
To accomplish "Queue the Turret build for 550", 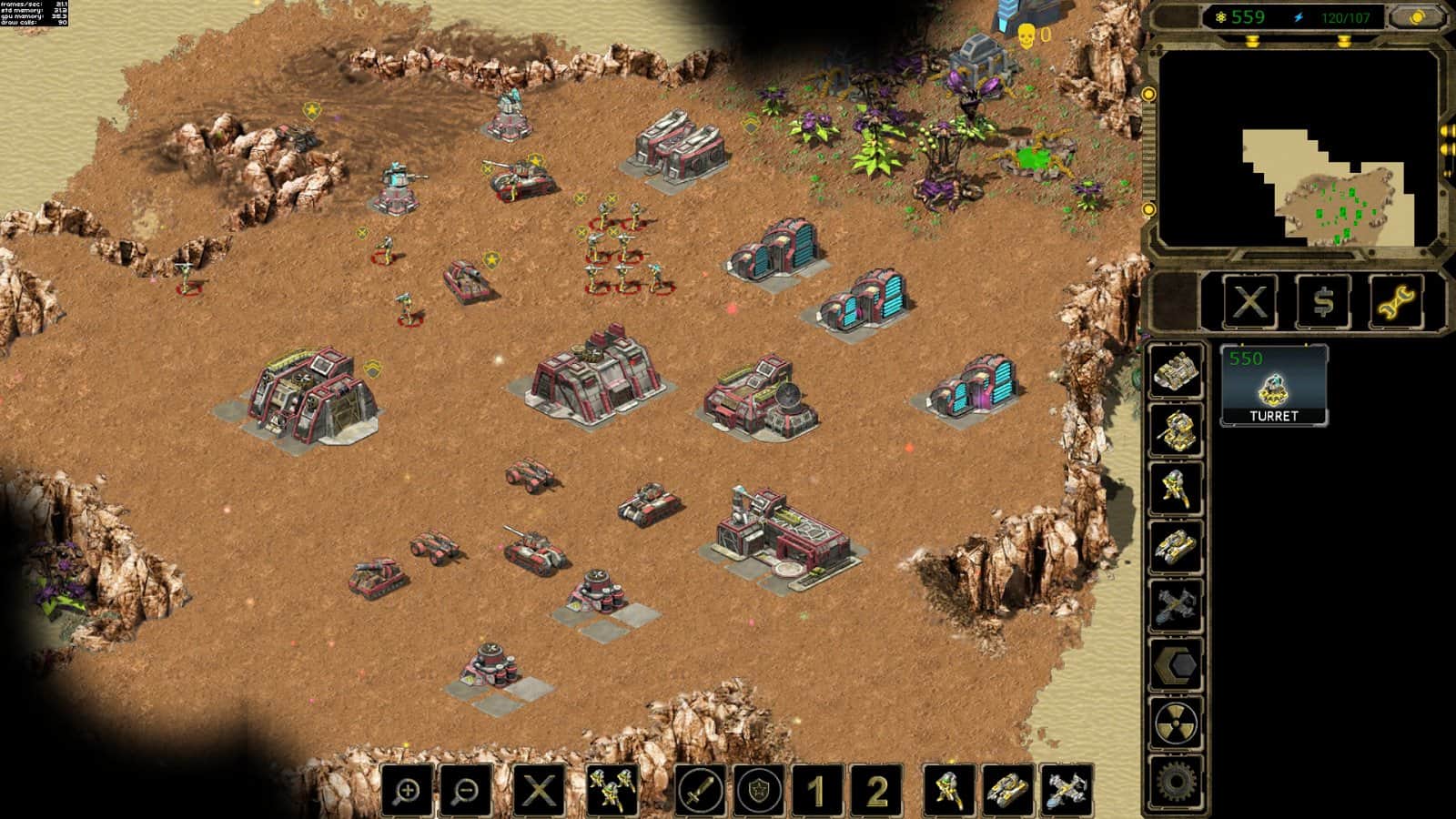I will coord(1273,386).
